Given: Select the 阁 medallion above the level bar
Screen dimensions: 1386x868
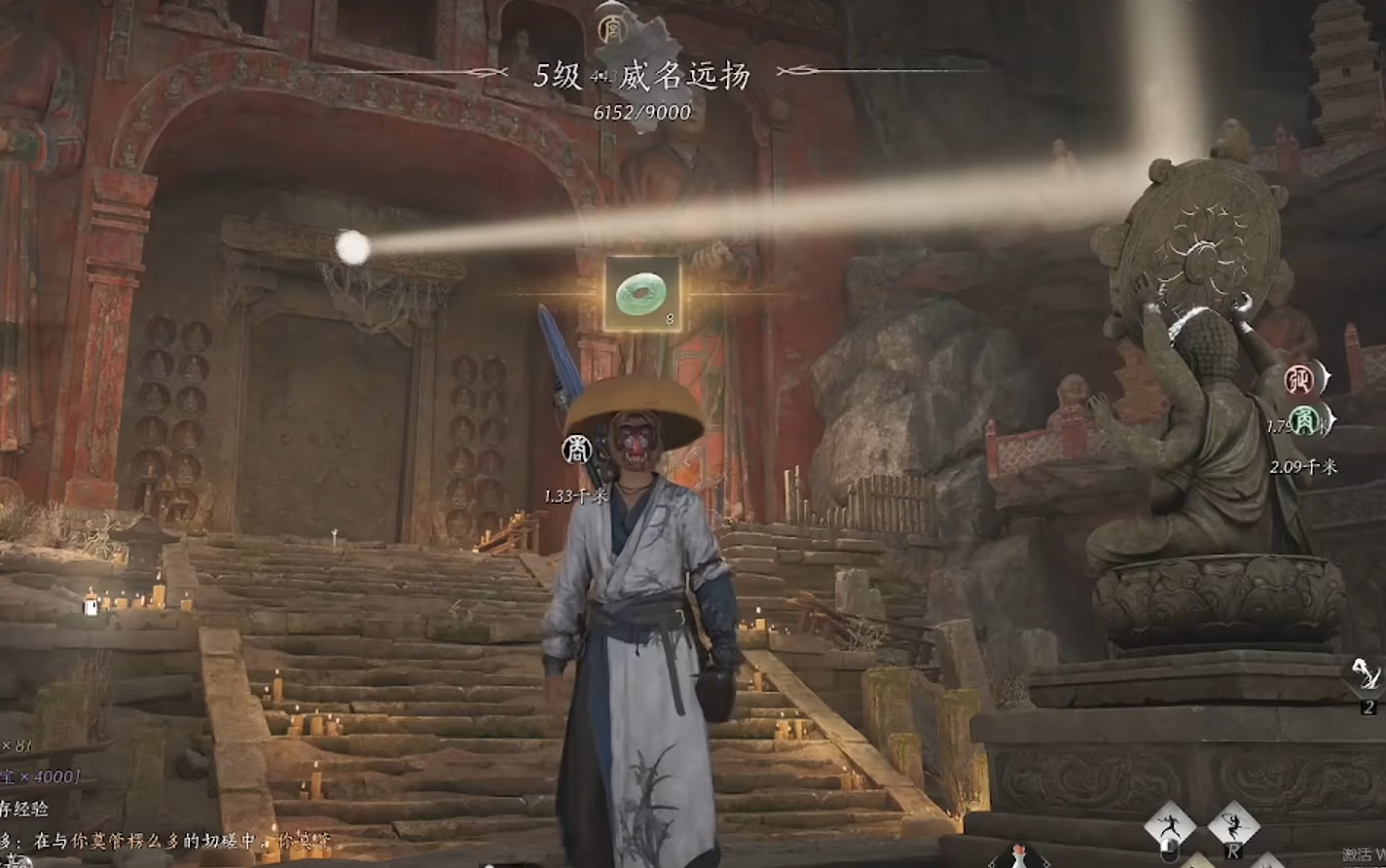Looking at the screenshot, I should click(x=612, y=31).
